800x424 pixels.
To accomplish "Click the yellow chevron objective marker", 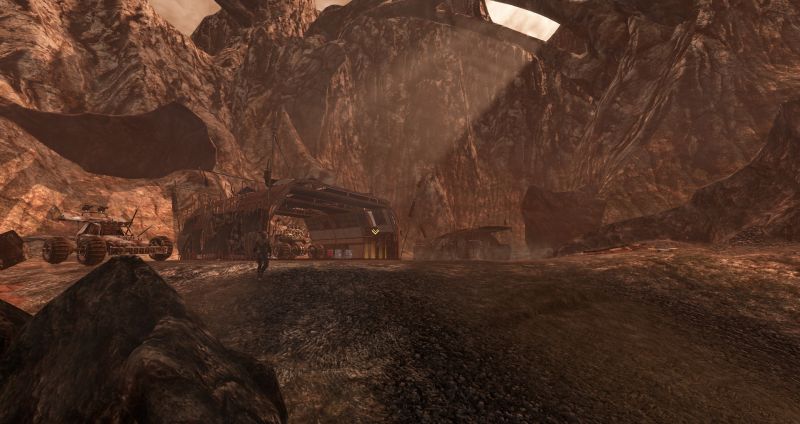I will pos(375,232).
